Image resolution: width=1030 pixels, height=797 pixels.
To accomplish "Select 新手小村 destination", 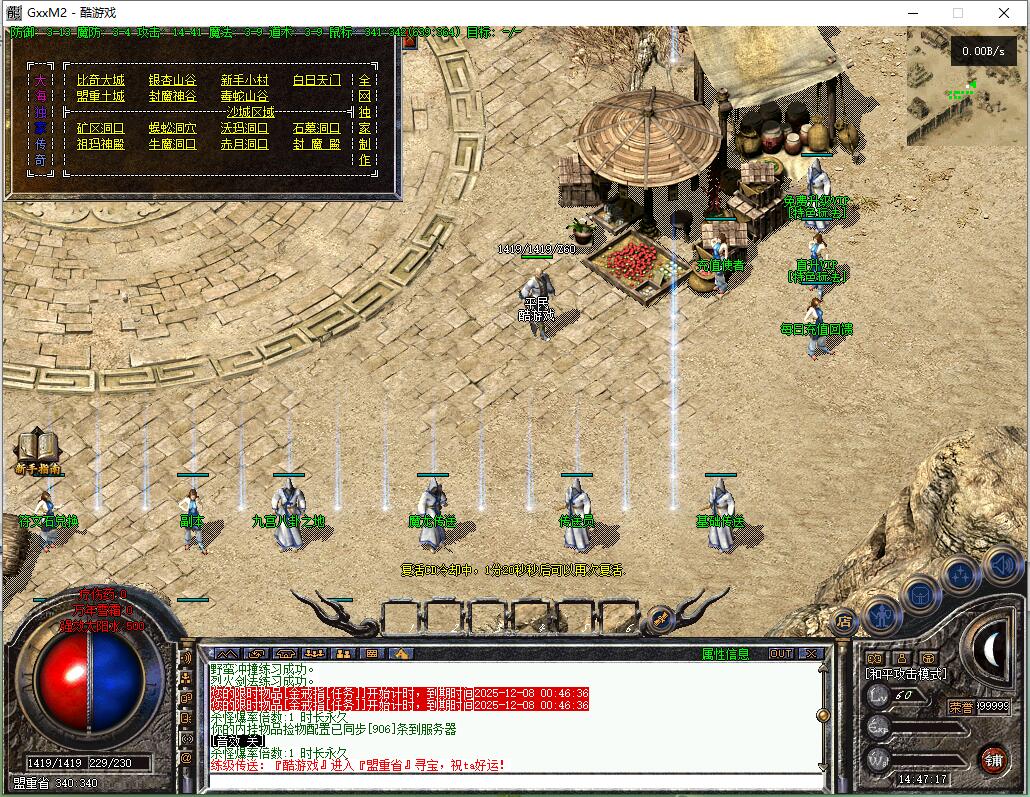I will (245, 80).
